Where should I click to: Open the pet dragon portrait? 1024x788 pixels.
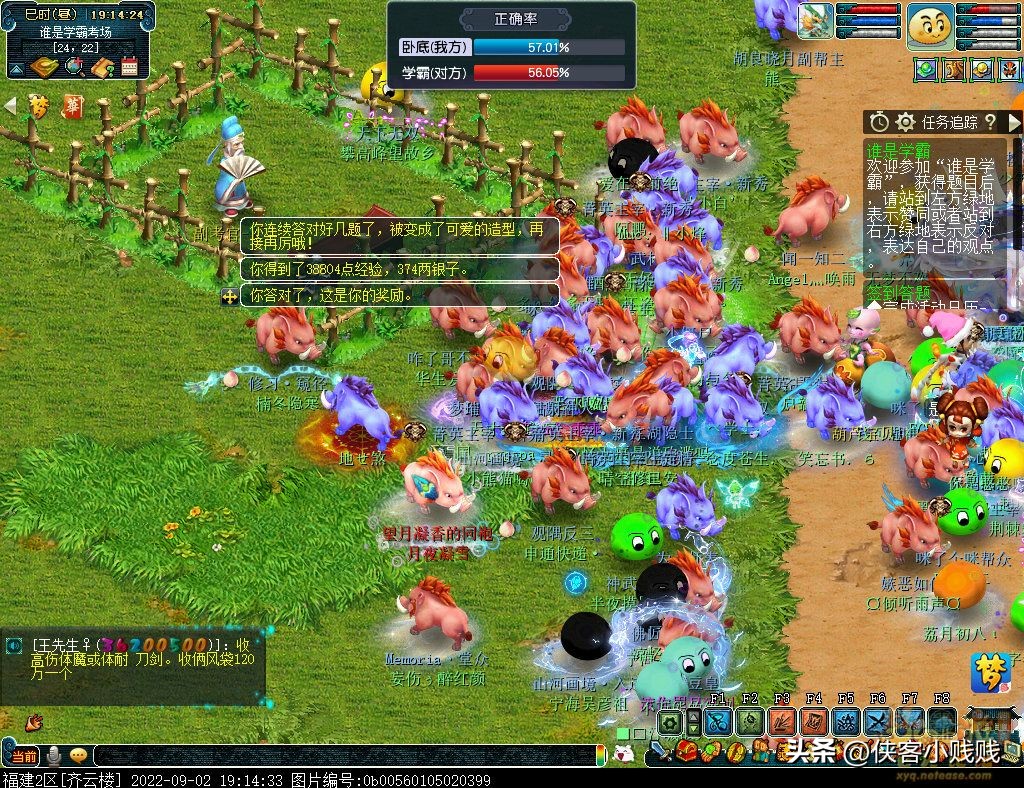click(815, 21)
